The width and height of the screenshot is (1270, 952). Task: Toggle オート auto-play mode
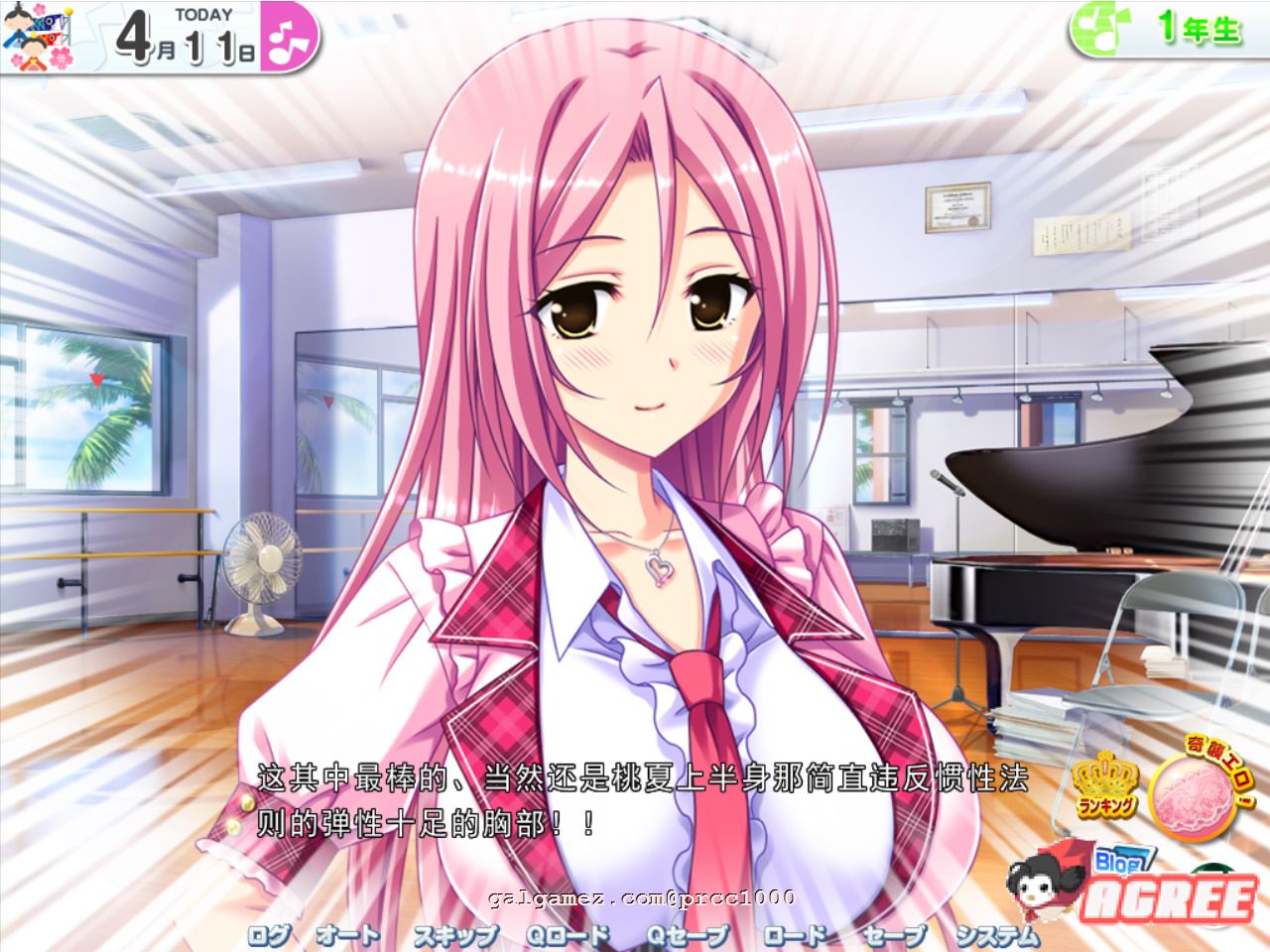click(x=347, y=935)
